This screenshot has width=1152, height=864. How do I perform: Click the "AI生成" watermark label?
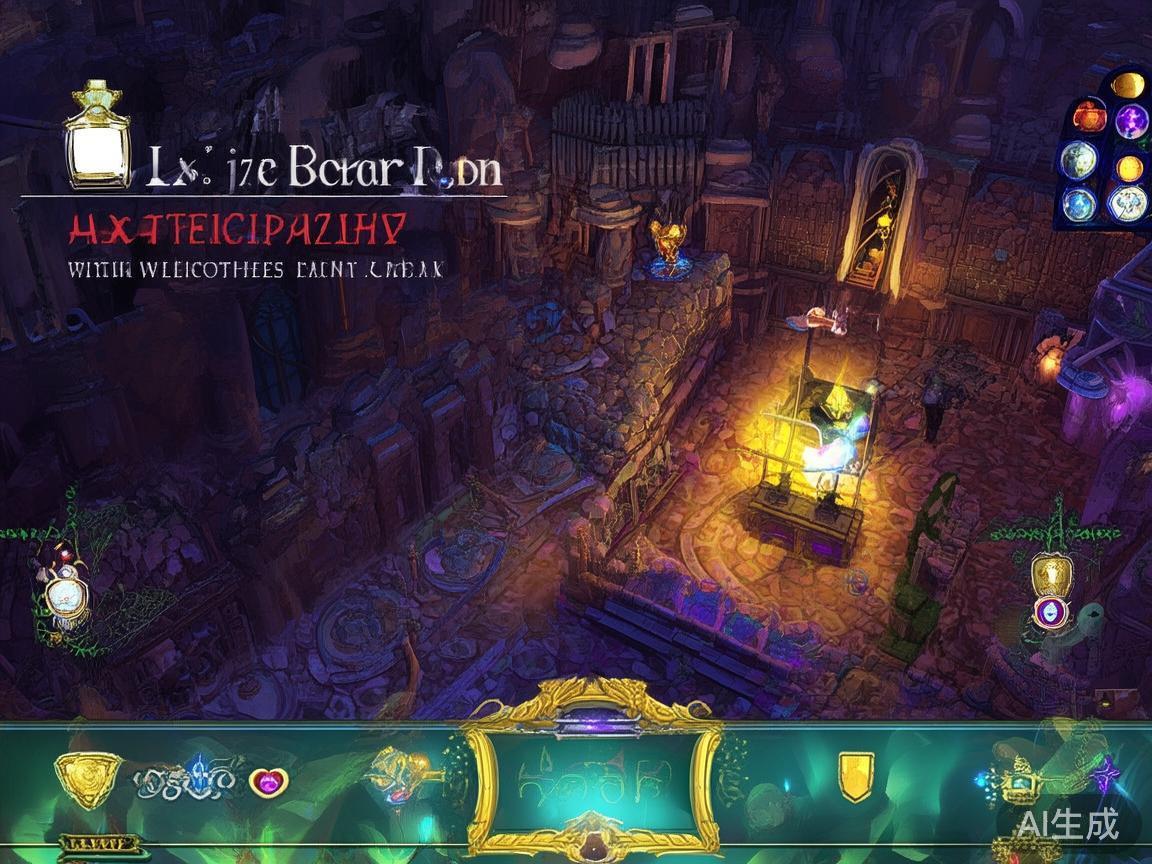(x=1069, y=823)
